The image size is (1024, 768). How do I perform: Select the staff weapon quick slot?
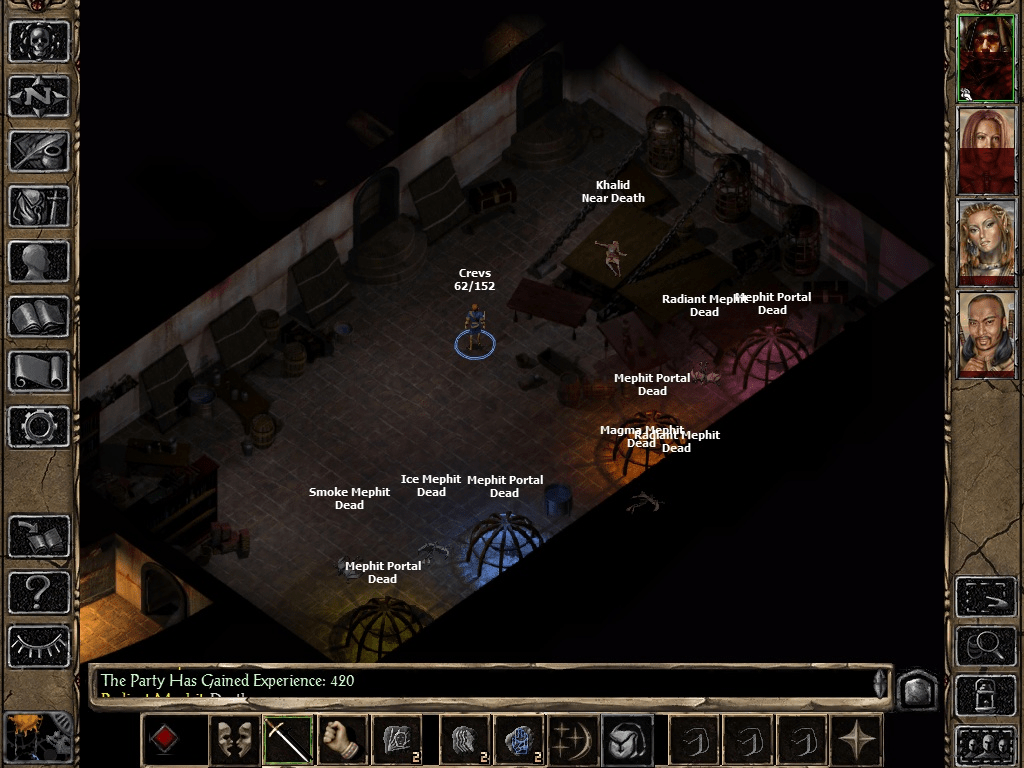(x=288, y=741)
